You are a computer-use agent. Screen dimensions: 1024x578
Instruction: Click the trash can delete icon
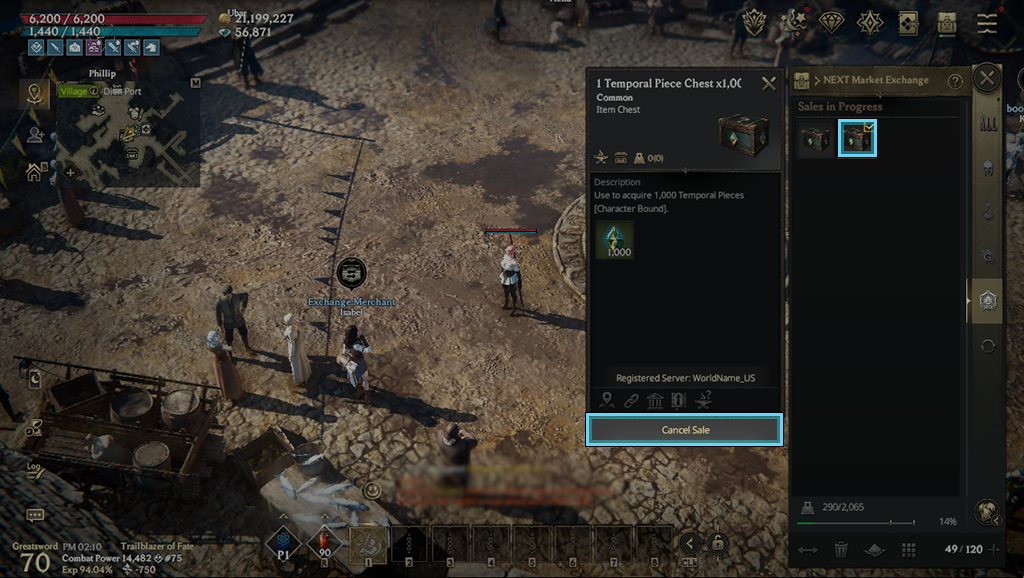pyautogui.click(x=841, y=549)
